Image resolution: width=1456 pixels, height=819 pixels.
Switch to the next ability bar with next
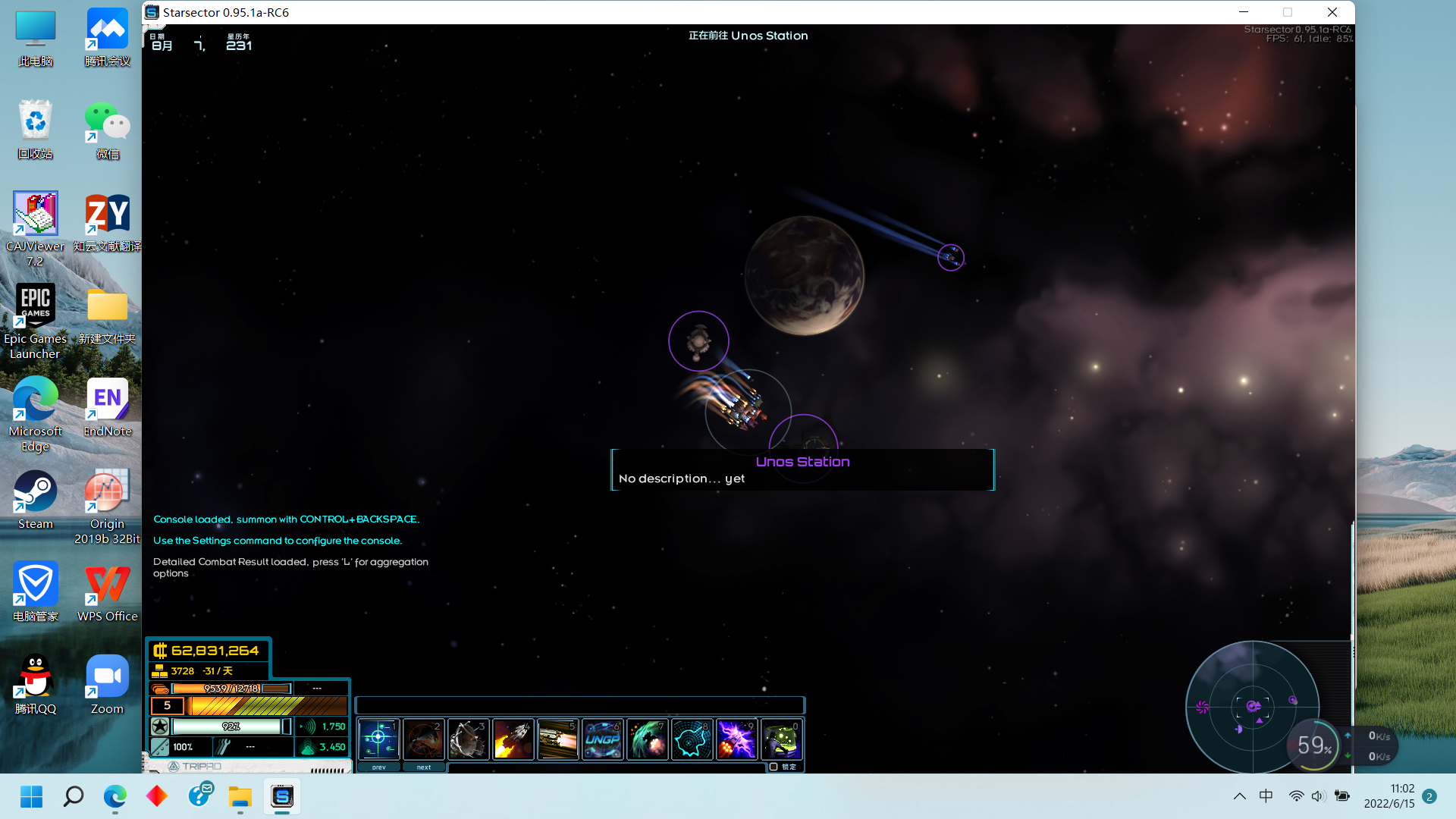coord(423,767)
